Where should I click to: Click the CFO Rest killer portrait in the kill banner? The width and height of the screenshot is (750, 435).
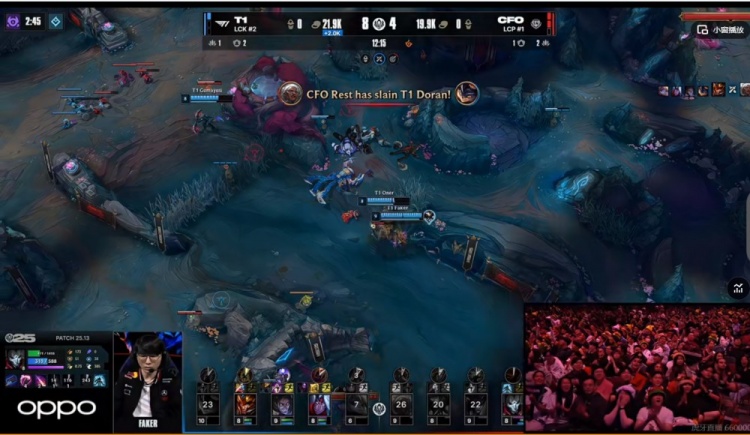291,94
